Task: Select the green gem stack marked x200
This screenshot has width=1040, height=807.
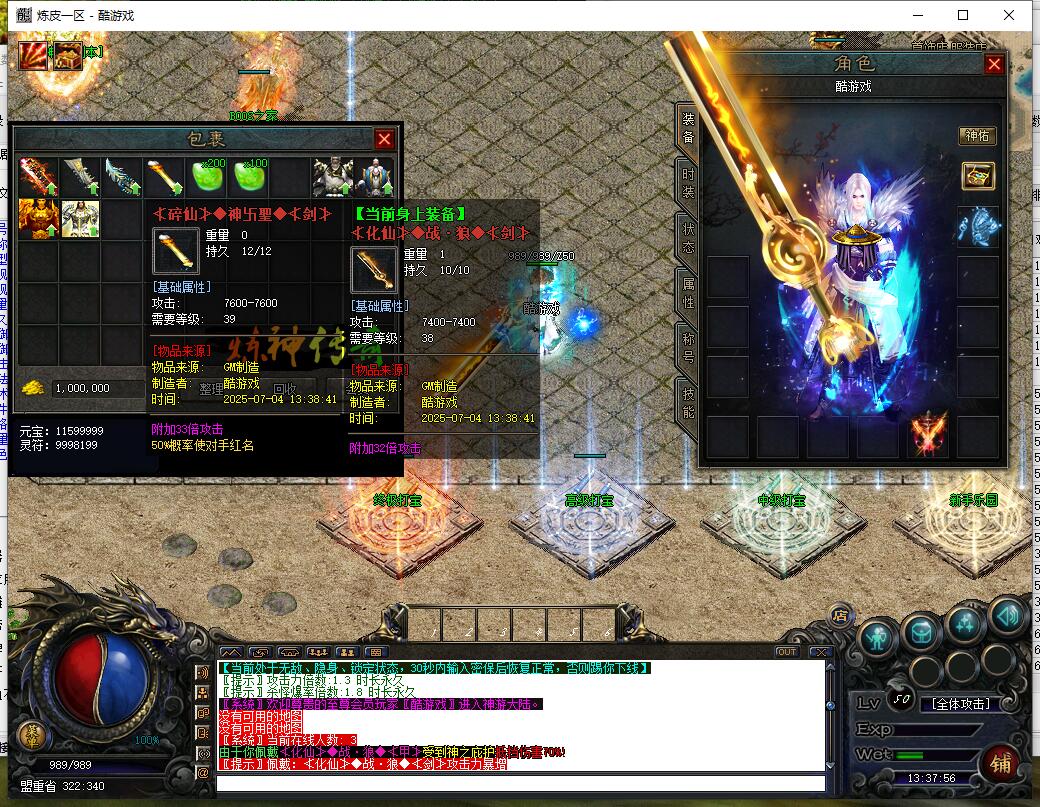Action: pyautogui.click(x=207, y=178)
